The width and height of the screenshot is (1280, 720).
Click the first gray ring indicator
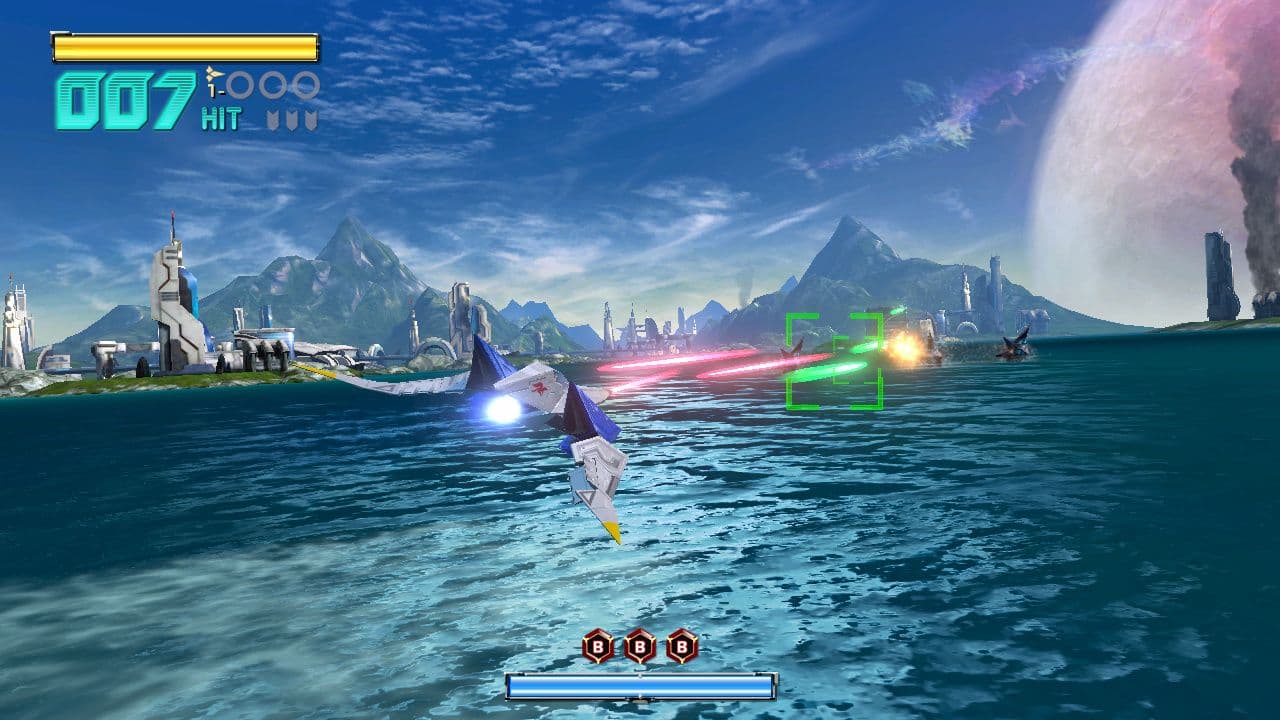240,85
